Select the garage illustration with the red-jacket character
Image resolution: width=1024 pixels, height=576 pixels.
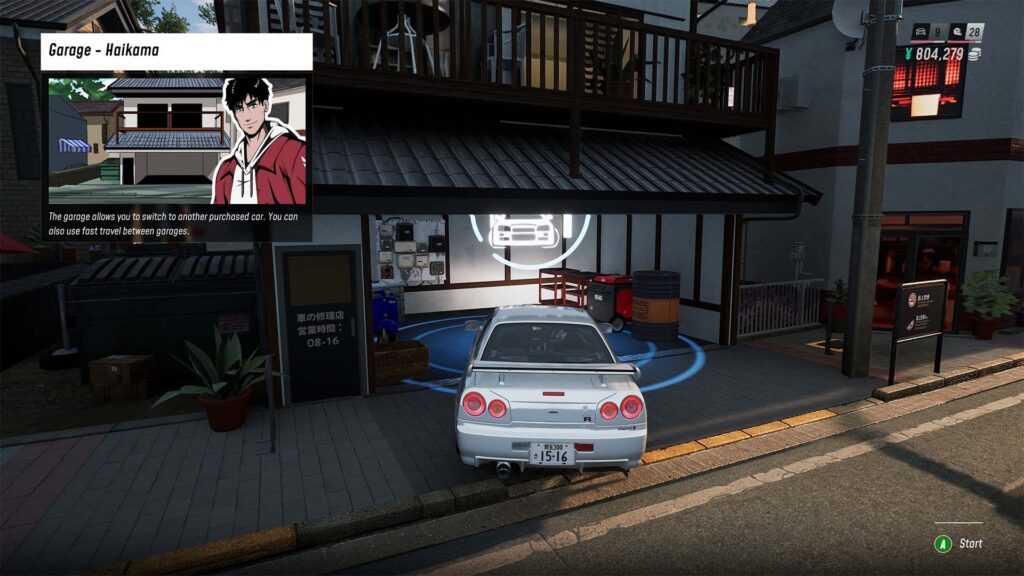[x=176, y=139]
